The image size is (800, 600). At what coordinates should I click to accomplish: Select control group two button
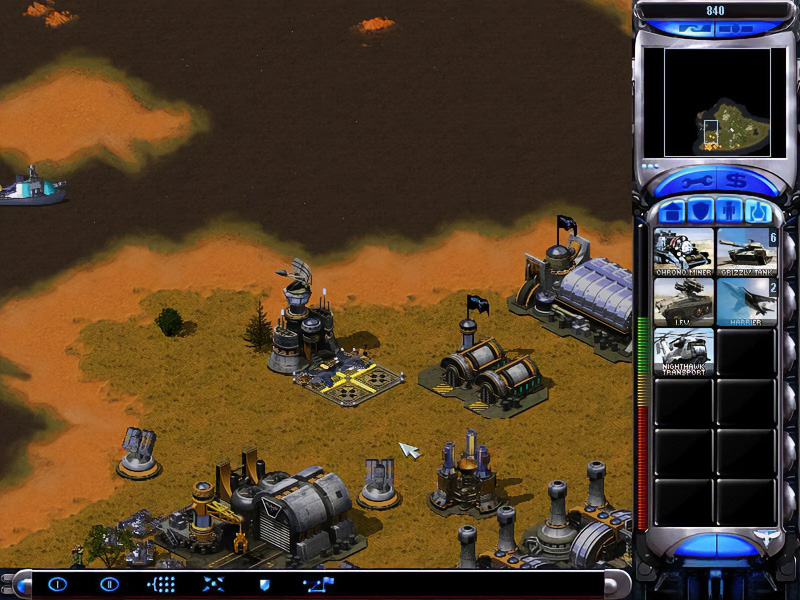(x=109, y=584)
